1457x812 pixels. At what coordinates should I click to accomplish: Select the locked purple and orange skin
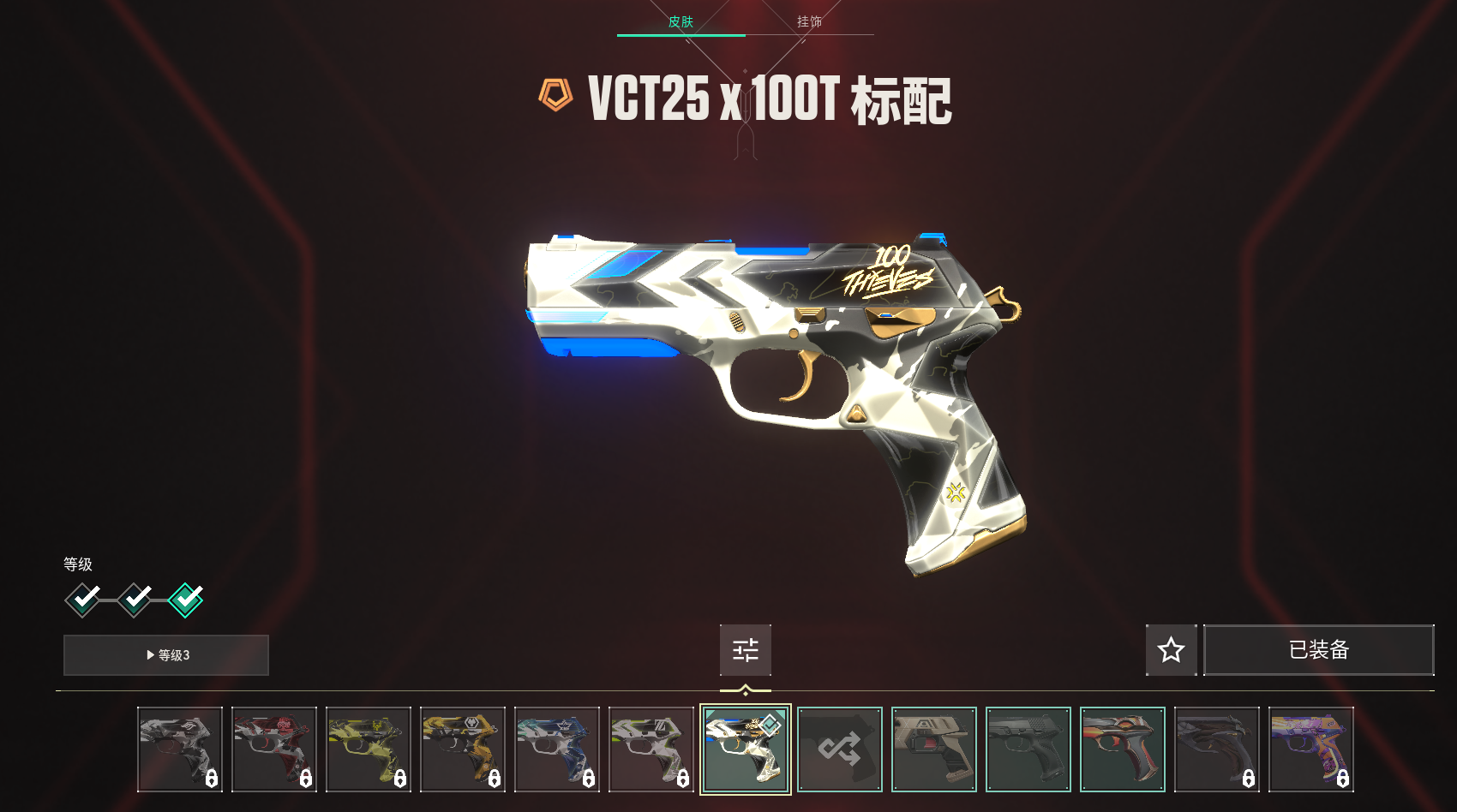1311,749
